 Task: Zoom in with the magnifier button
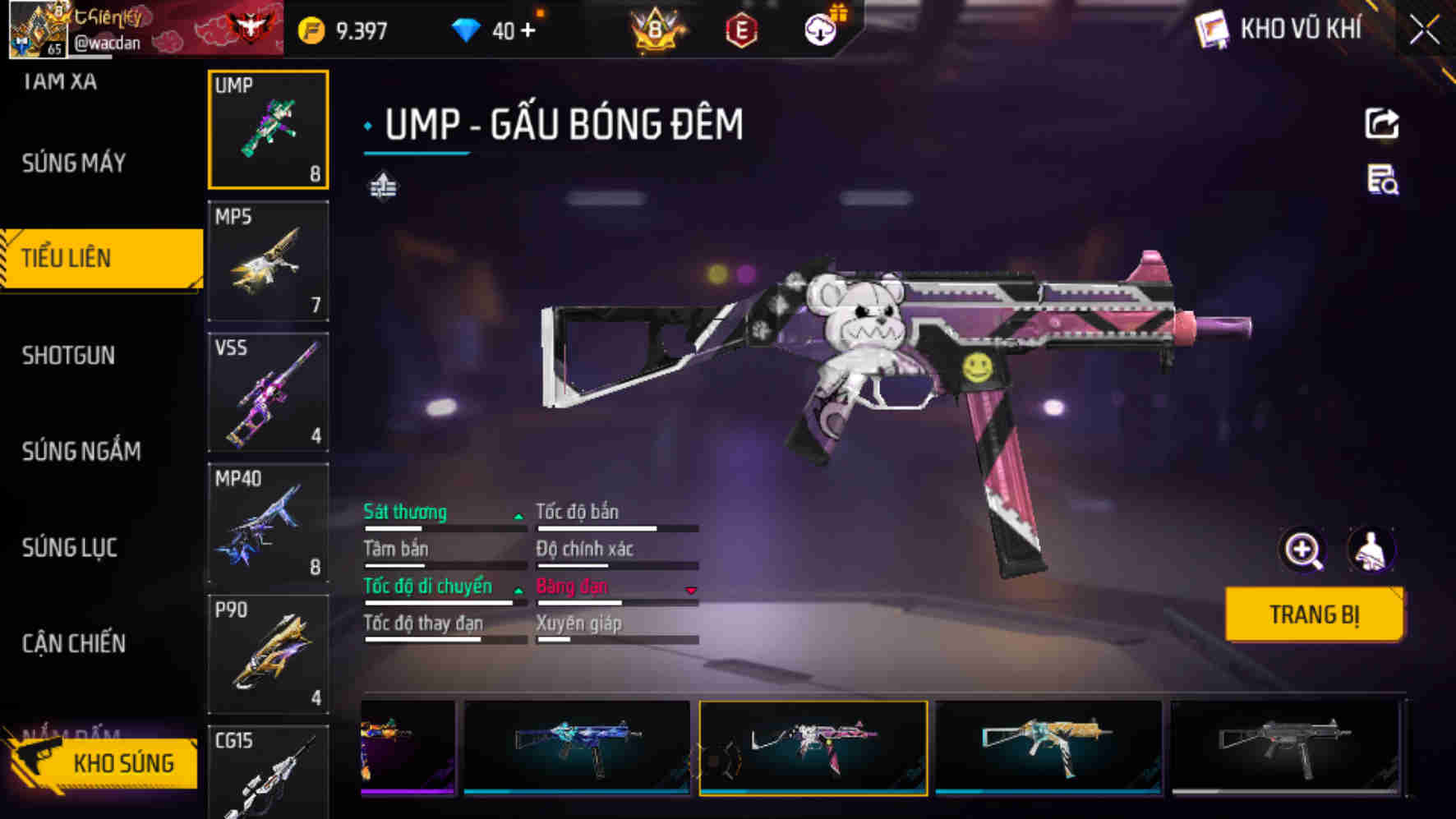coord(1302,550)
